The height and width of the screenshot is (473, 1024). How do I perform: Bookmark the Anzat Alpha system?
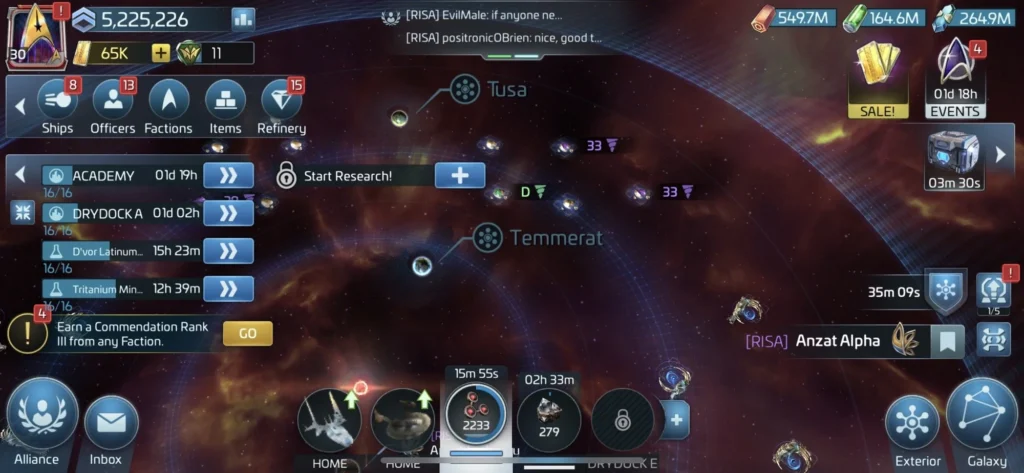click(948, 341)
